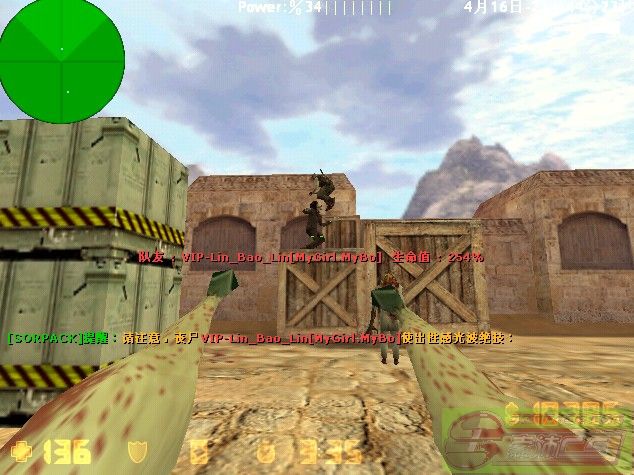Click the health cross icon
Viewport: 634px width, 475px height.
point(21,450)
